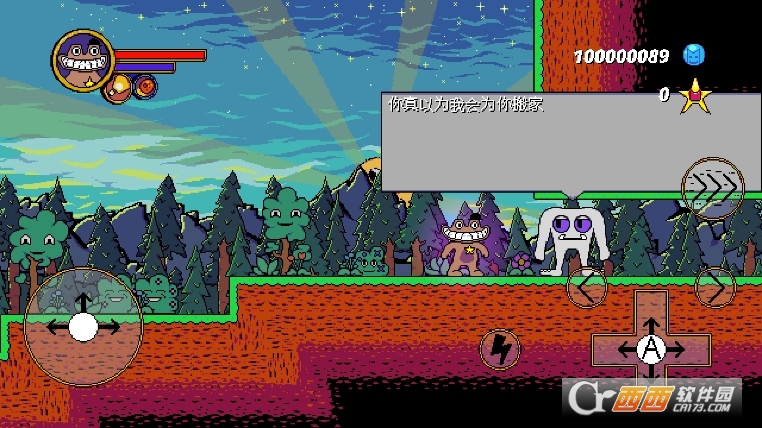Tap the A action button

(651, 348)
